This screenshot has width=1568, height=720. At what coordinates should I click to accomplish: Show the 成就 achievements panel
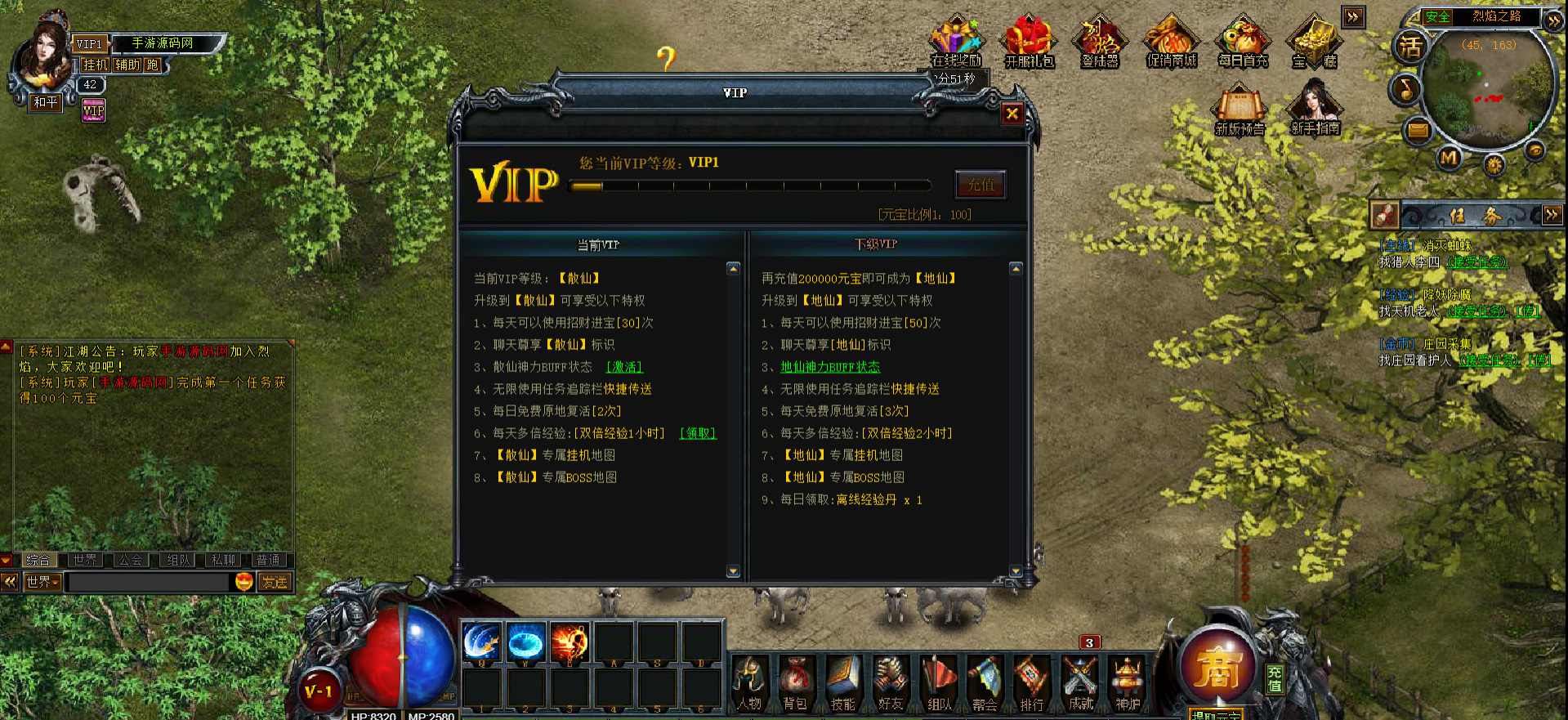(1080, 683)
